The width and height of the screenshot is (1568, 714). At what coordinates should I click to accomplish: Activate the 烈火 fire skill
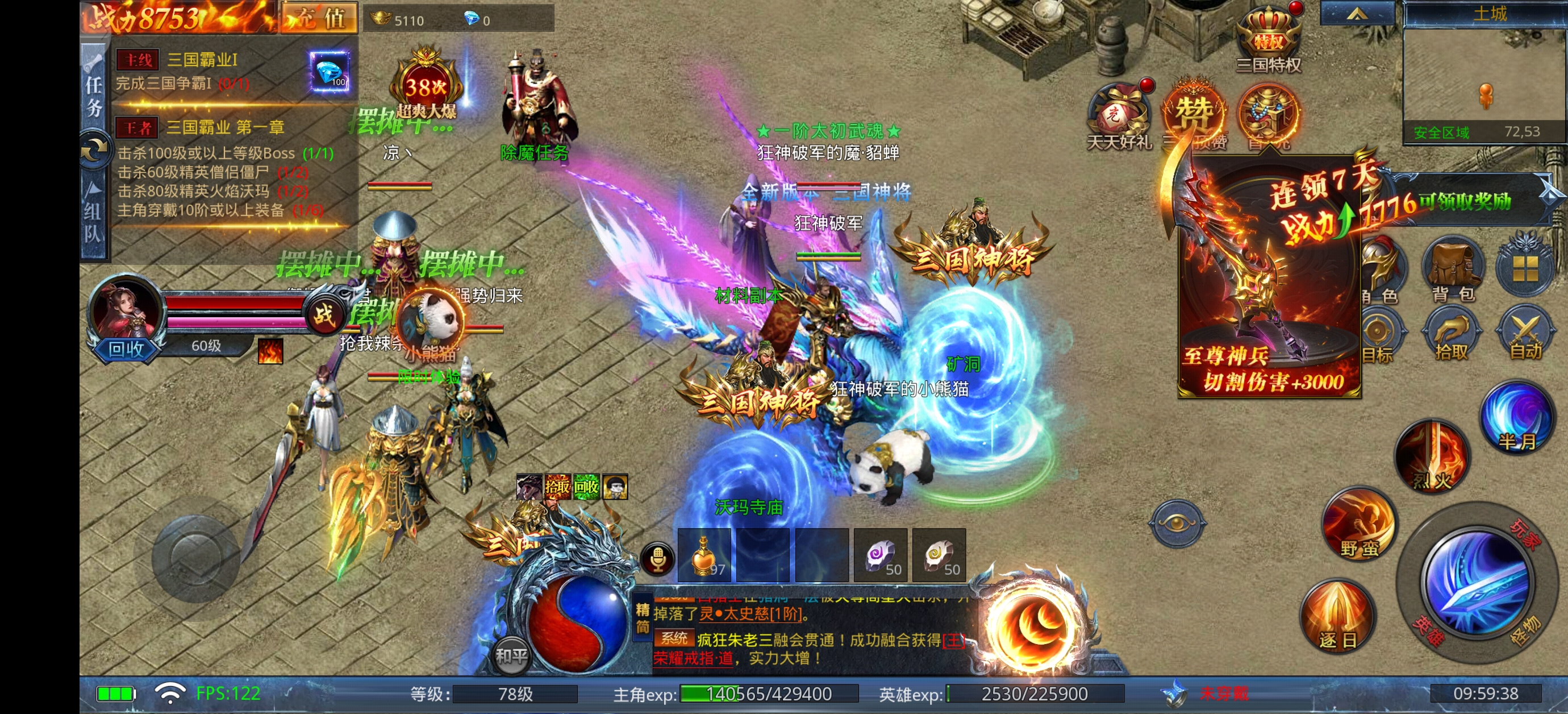(1433, 457)
